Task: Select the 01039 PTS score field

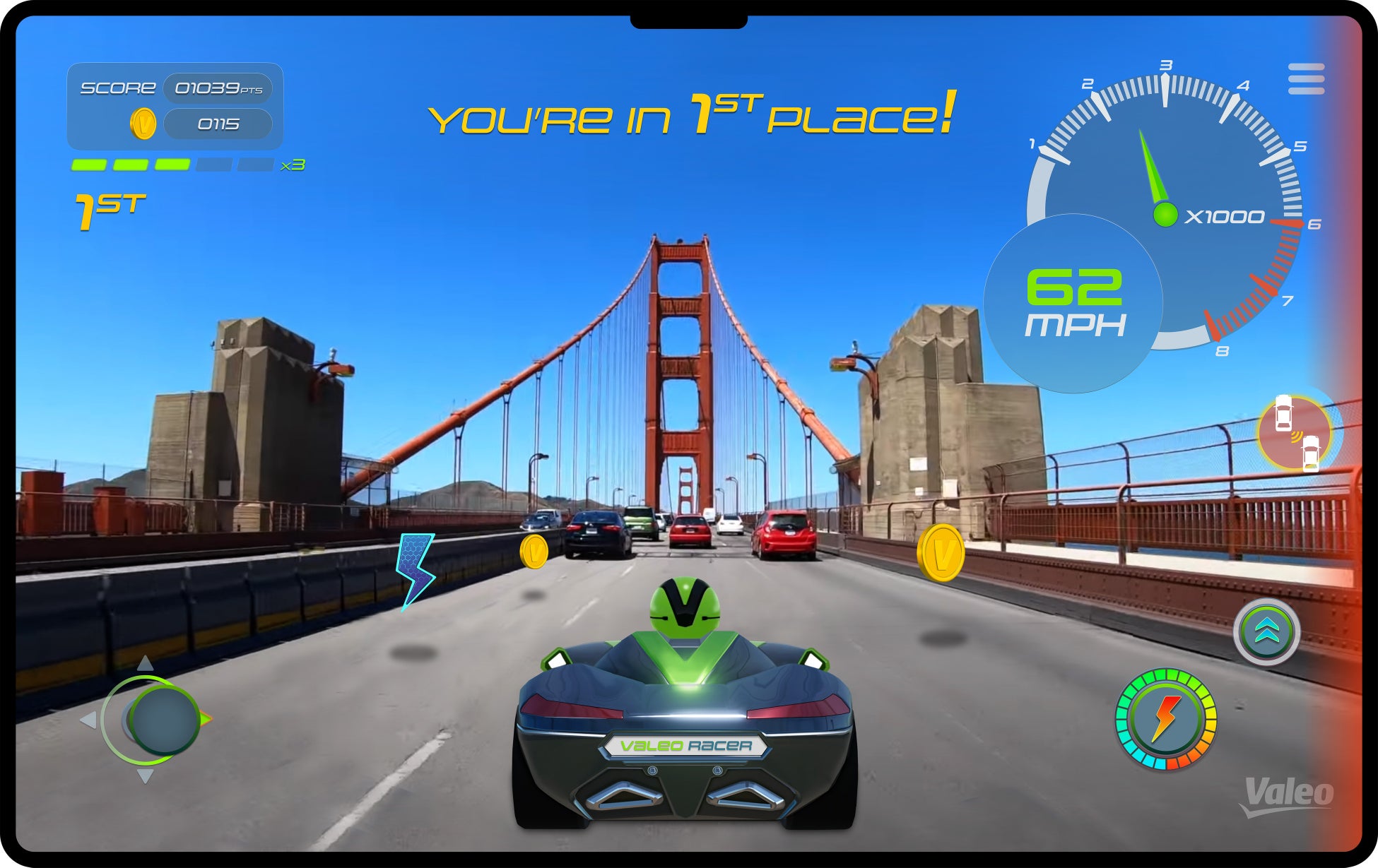Action: [x=217, y=88]
